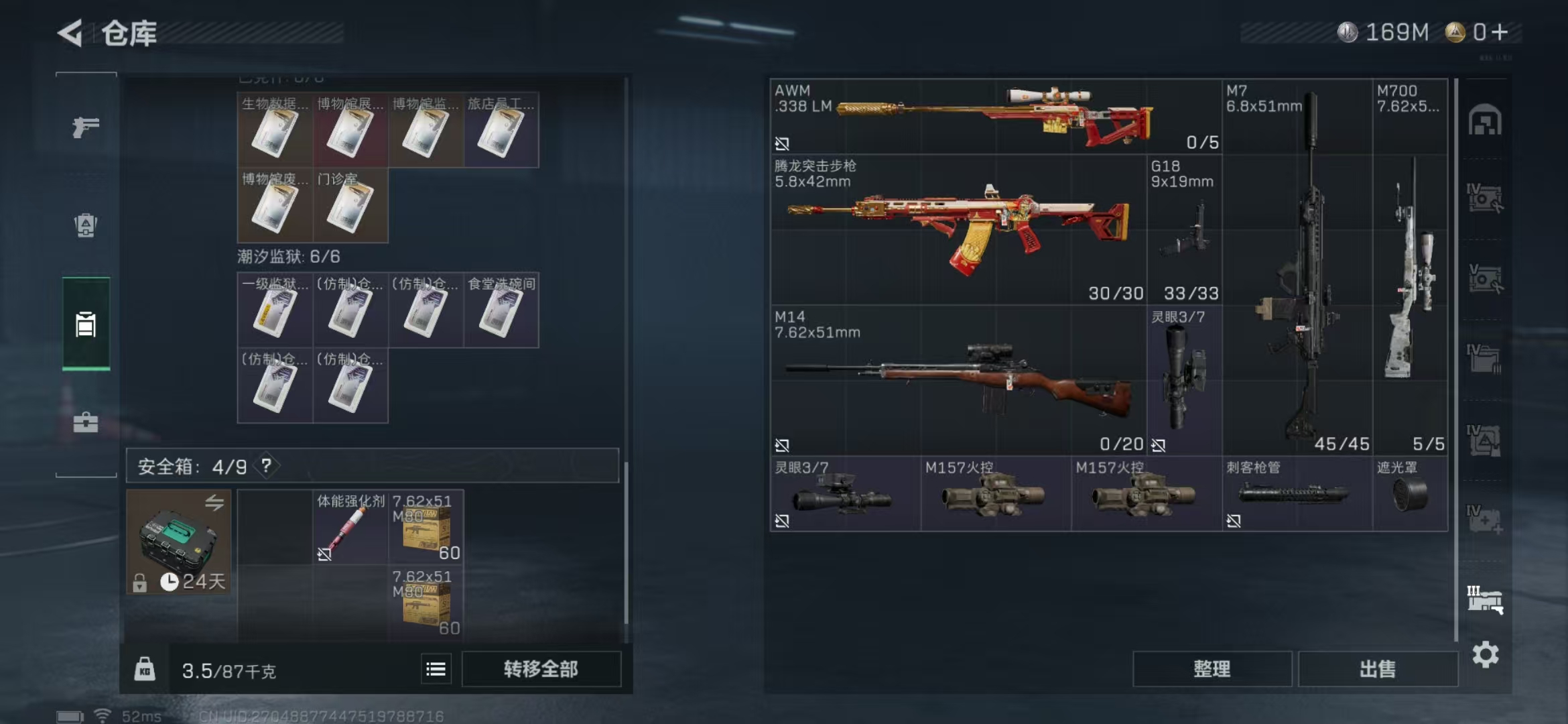Click the 整理 sort button
The image size is (1568, 724).
[1212, 669]
